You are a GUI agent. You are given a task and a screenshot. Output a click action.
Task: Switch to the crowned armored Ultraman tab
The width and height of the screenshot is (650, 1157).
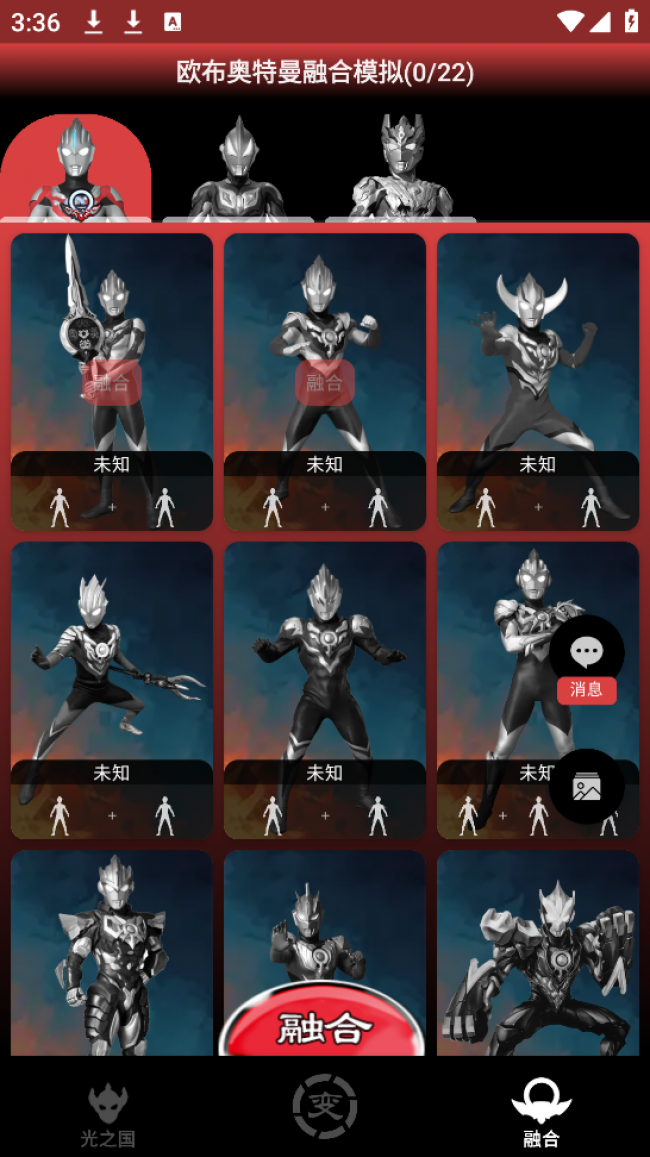pos(400,170)
